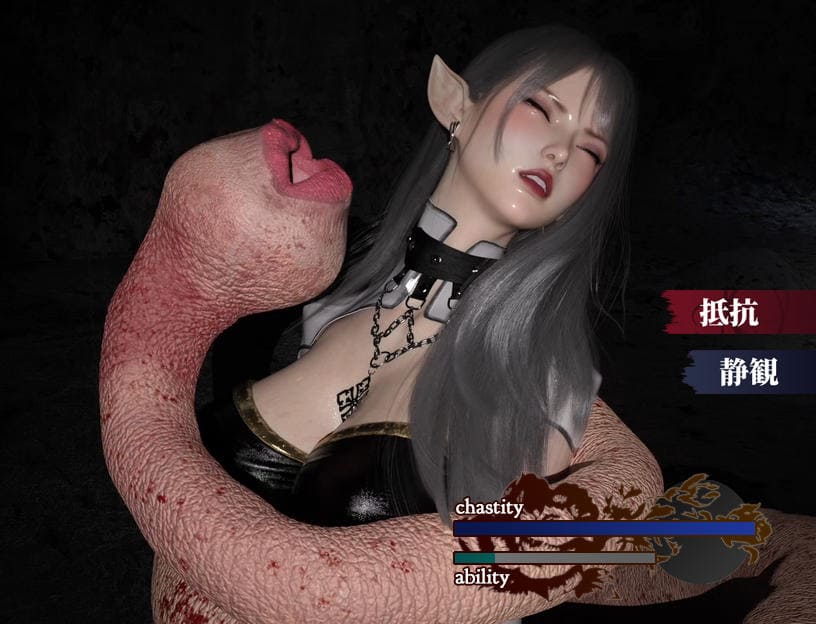Select the blue 静観 (Watch) option

tap(746, 371)
